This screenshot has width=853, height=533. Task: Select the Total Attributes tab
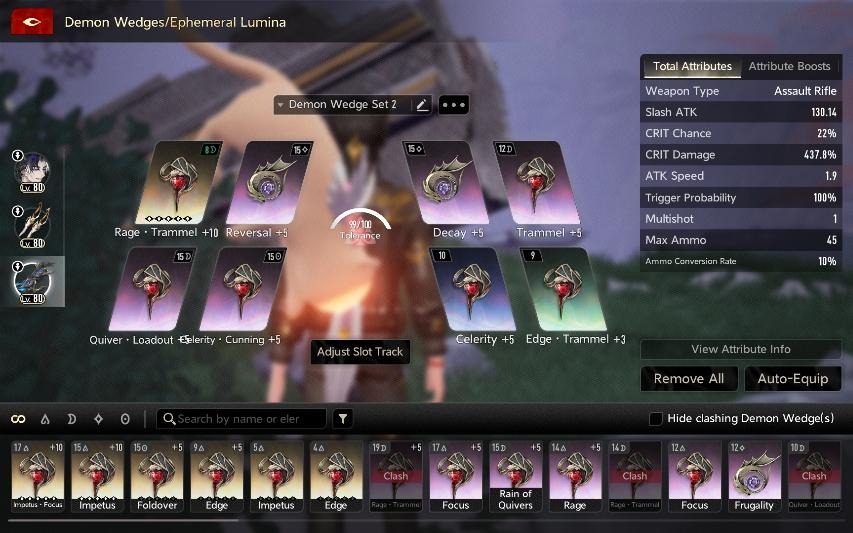tap(691, 66)
